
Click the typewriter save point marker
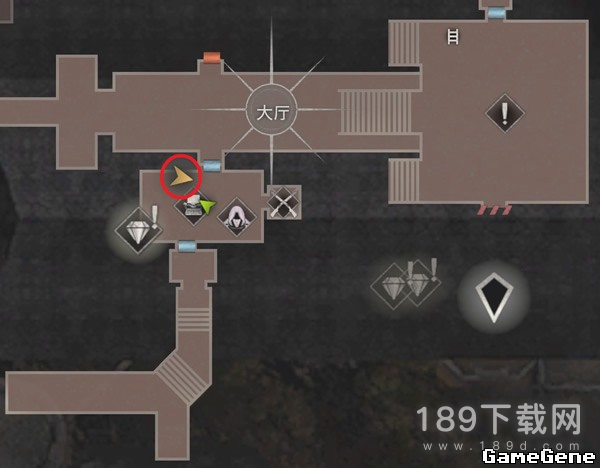pos(191,209)
